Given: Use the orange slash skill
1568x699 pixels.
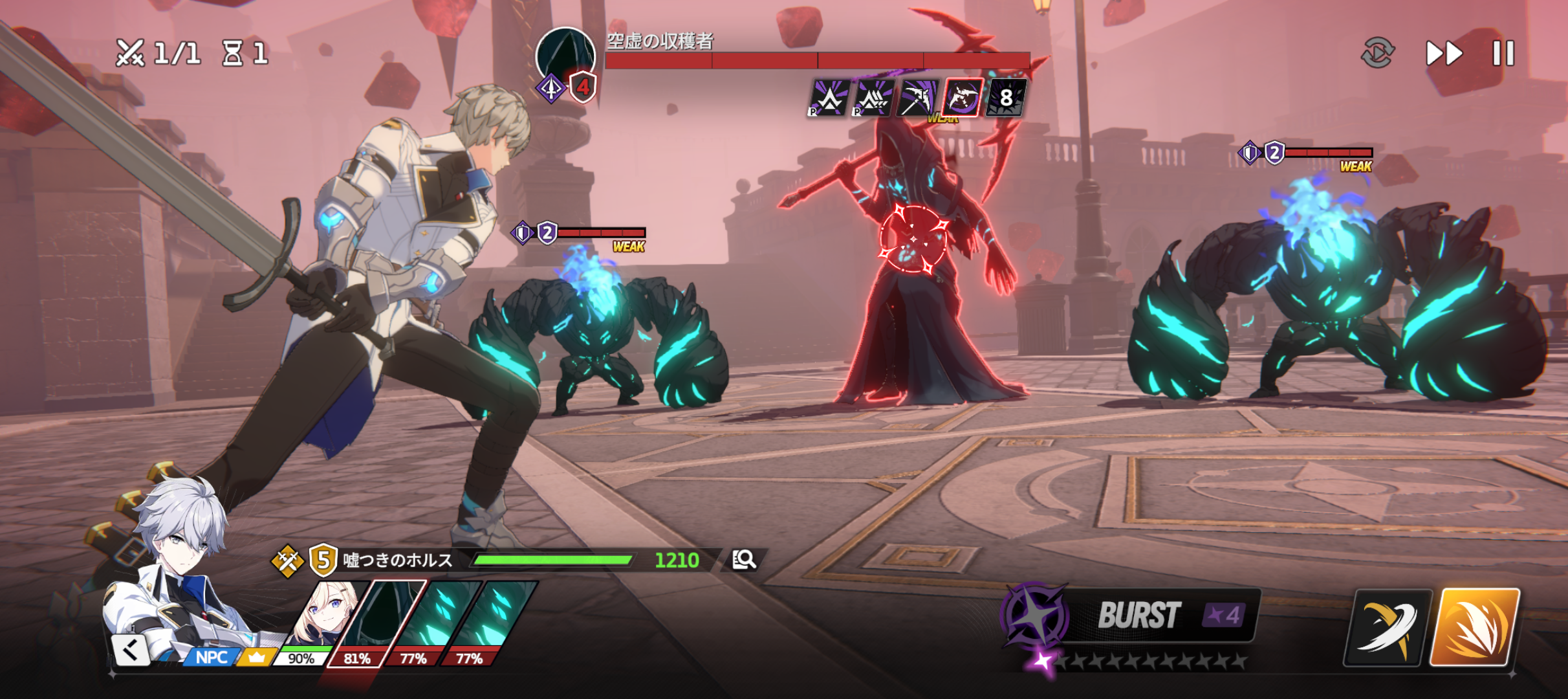Looking at the screenshot, I should click(x=1474, y=627).
